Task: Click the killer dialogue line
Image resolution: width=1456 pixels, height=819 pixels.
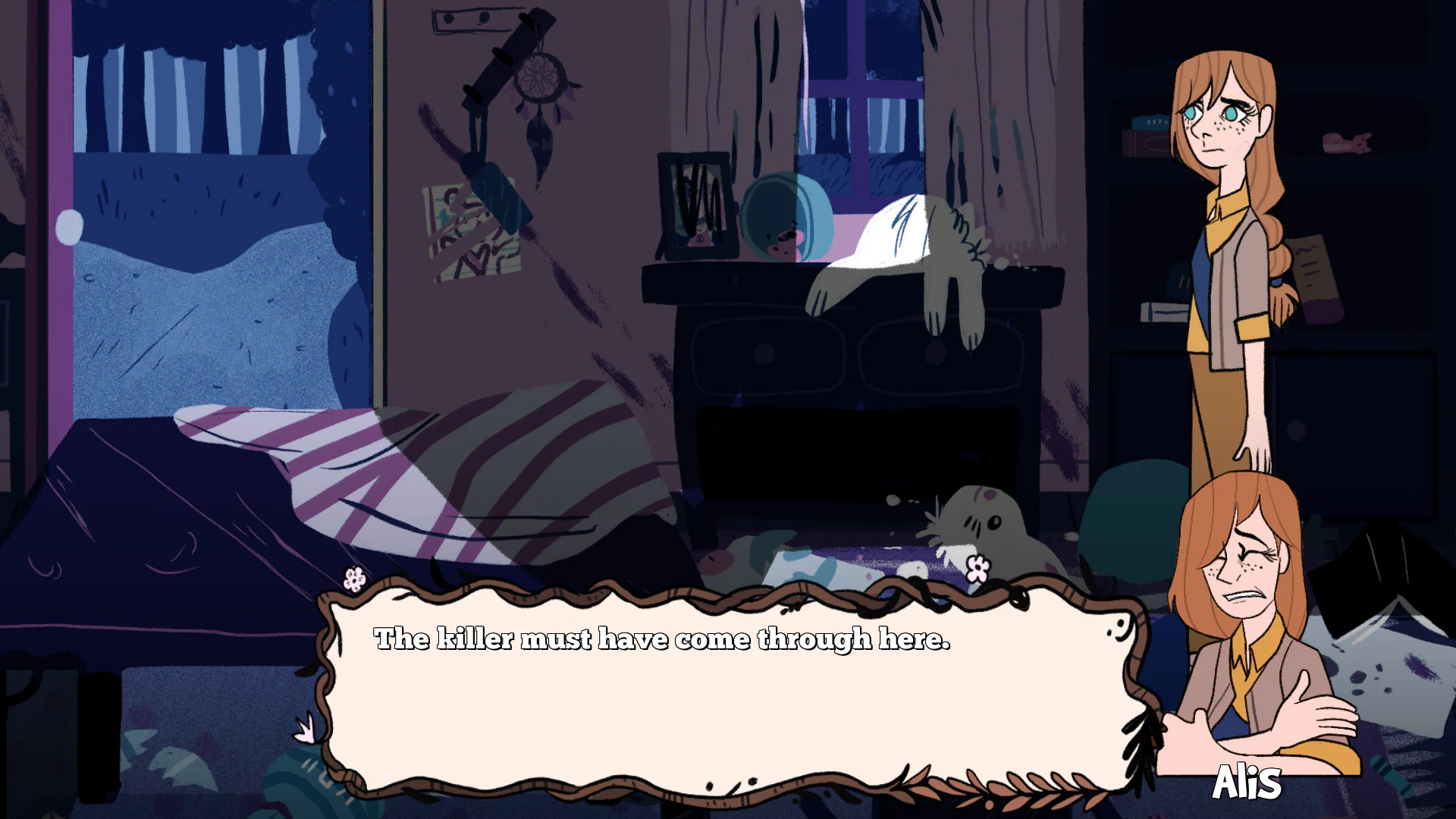Action: [661, 639]
